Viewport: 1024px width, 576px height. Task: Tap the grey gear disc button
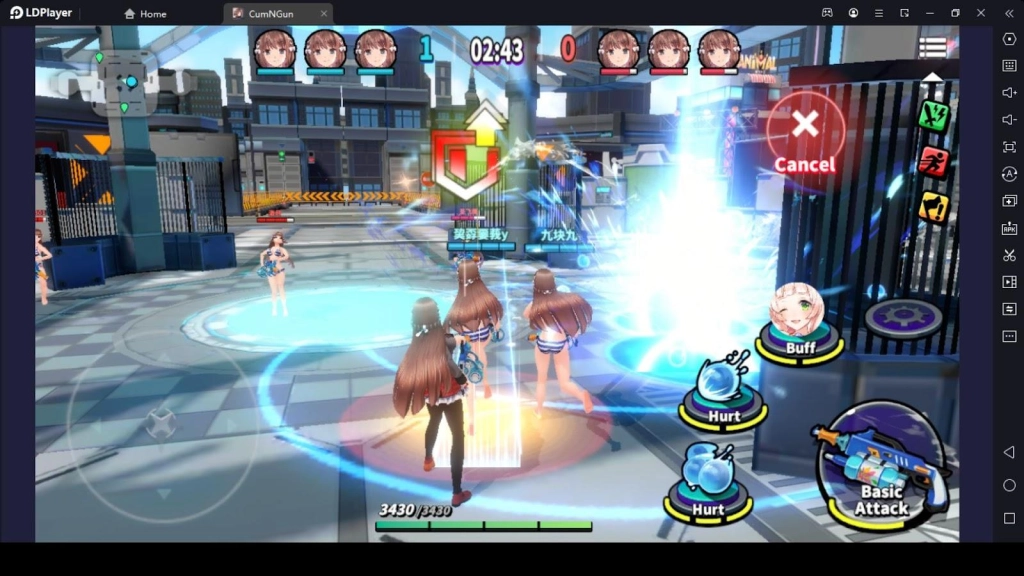point(904,318)
